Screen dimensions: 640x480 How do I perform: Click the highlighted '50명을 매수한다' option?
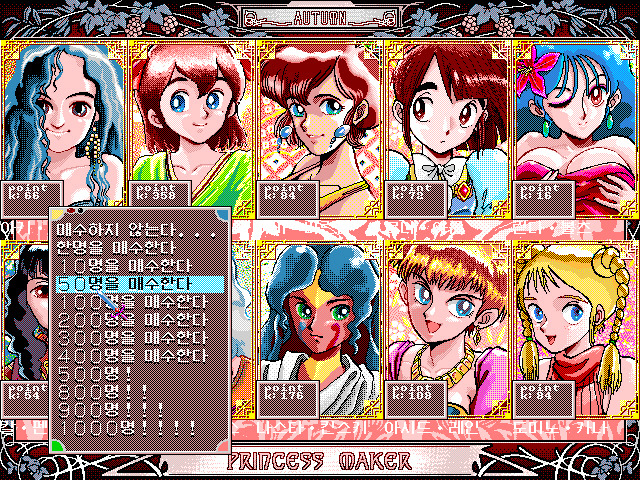tap(115, 282)
